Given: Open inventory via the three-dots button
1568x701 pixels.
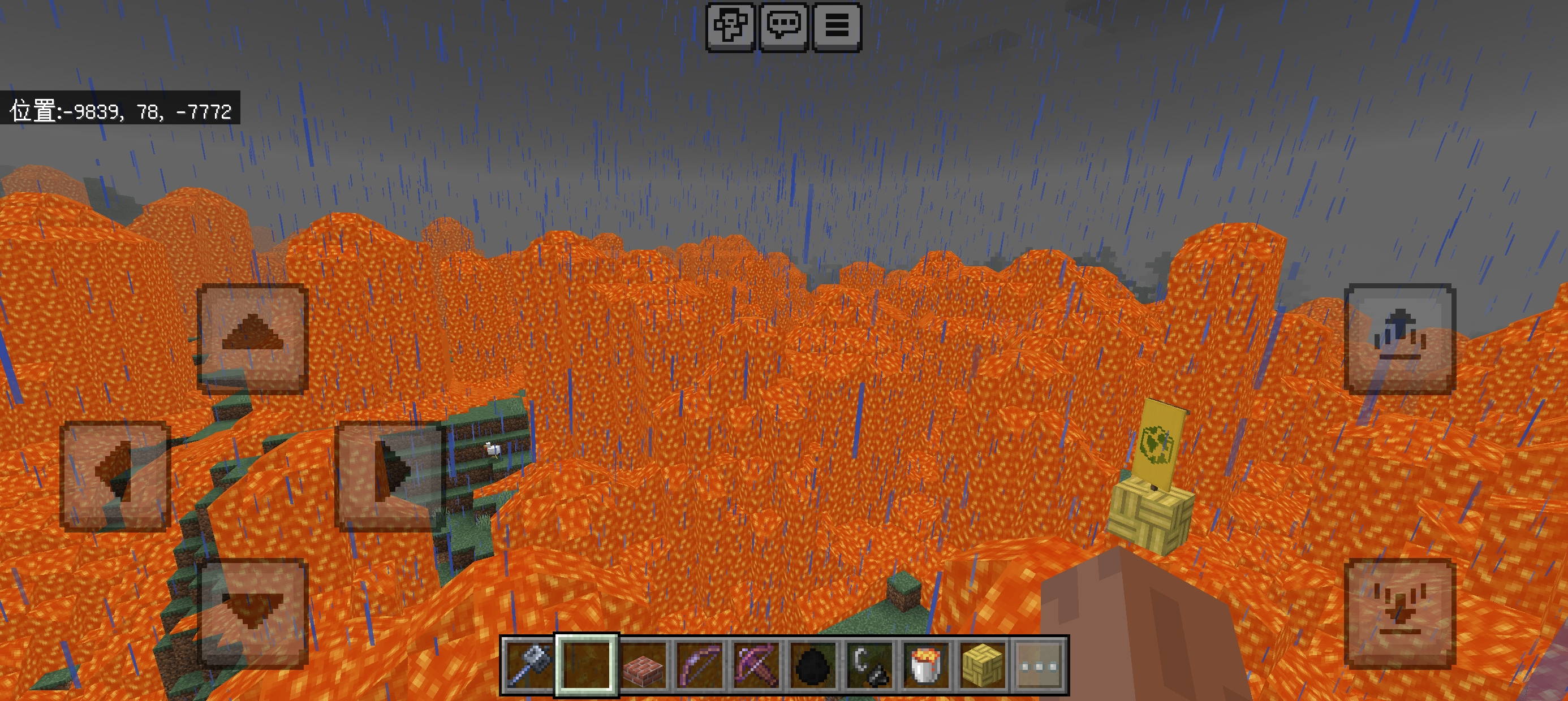Looking at the screenshot, I should (1039, 665).
